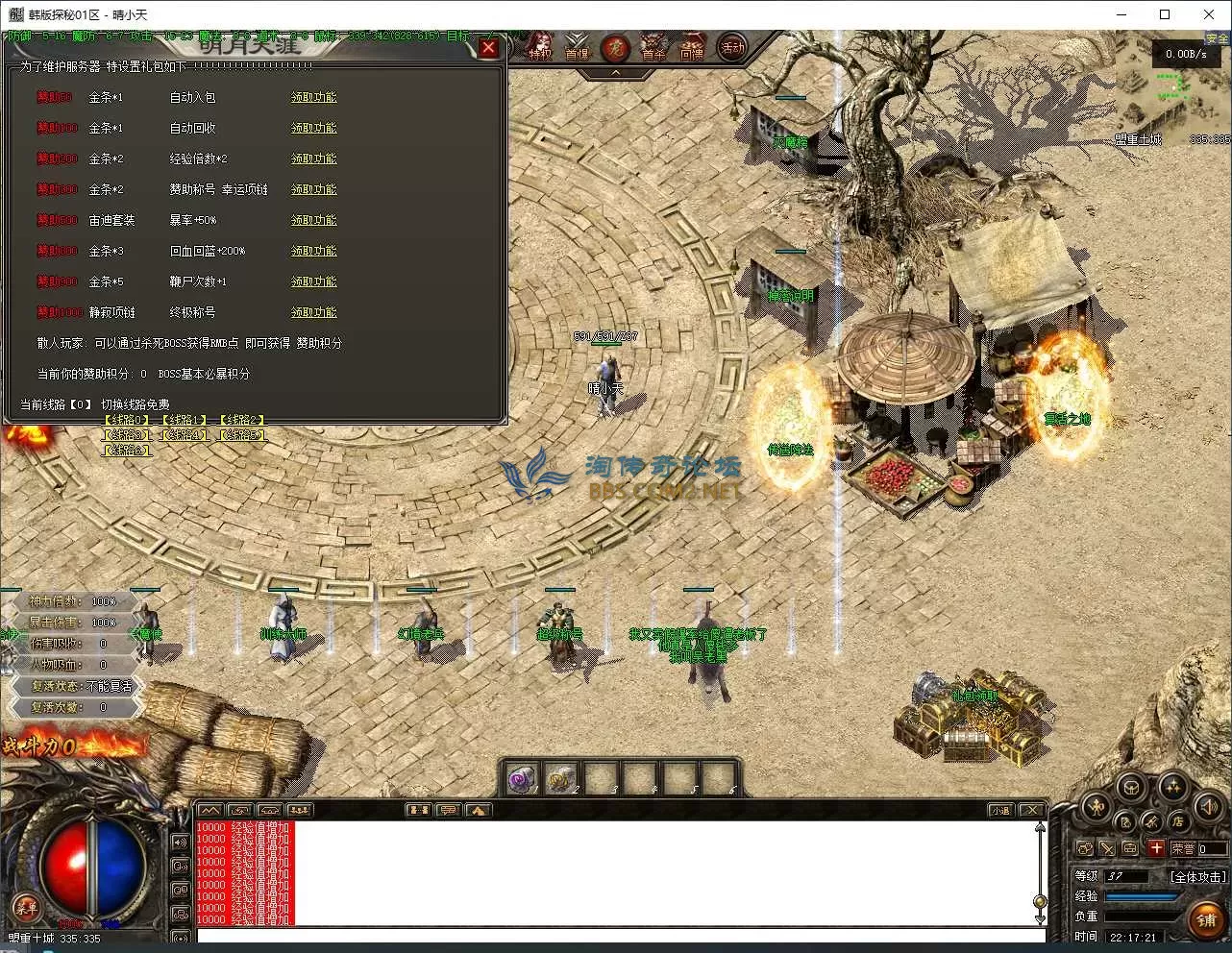Screen dimensions: 1232x953
Task: Switch to 线路1
Action: click(185, 421)
